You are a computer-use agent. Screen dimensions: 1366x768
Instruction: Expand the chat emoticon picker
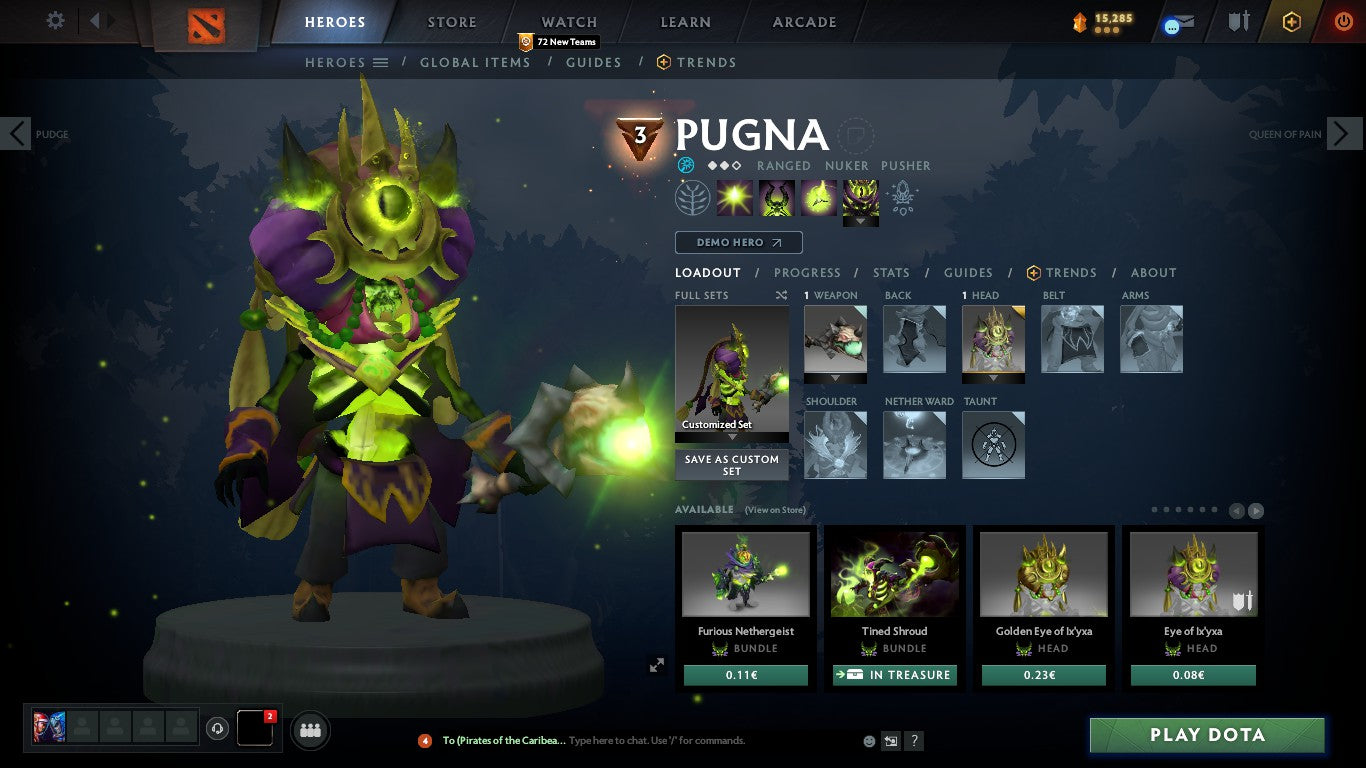coord(869,740)
